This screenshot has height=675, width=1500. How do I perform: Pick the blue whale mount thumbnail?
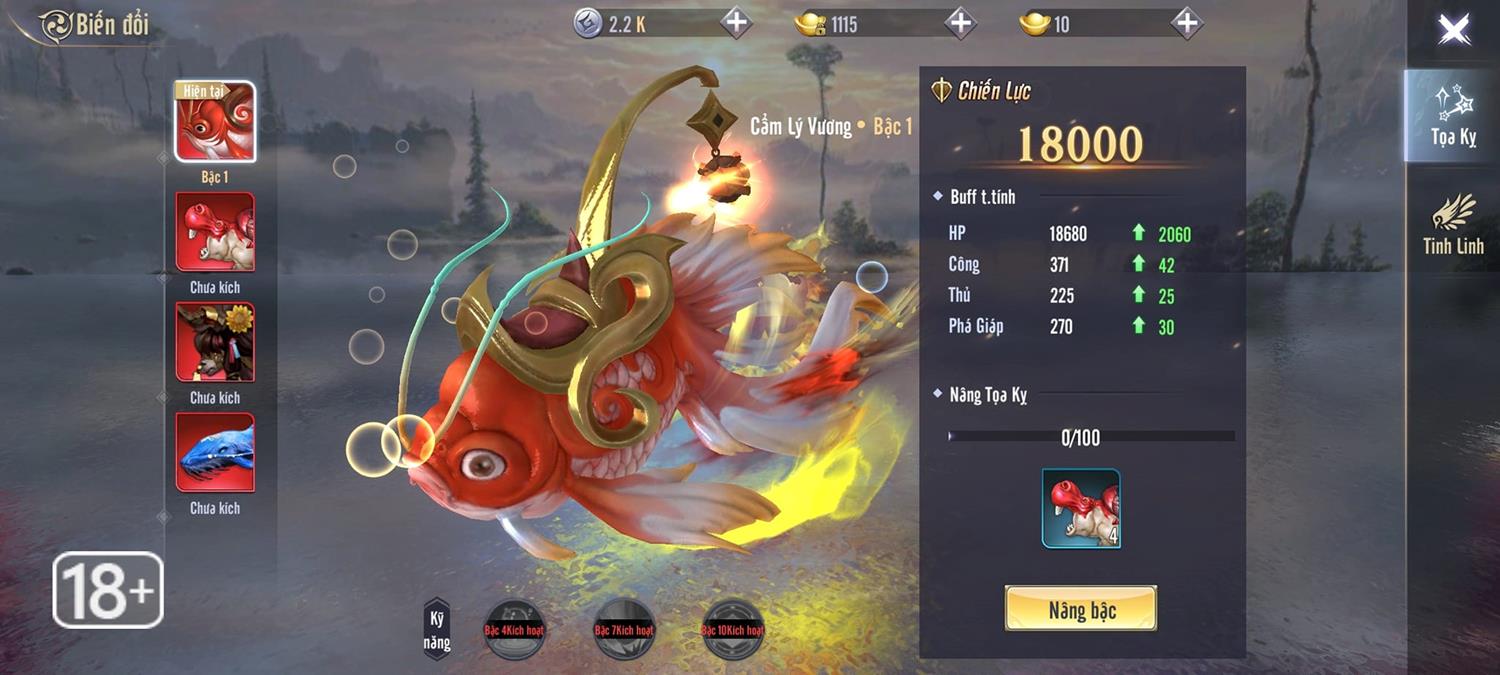click(x=215, y=453)
